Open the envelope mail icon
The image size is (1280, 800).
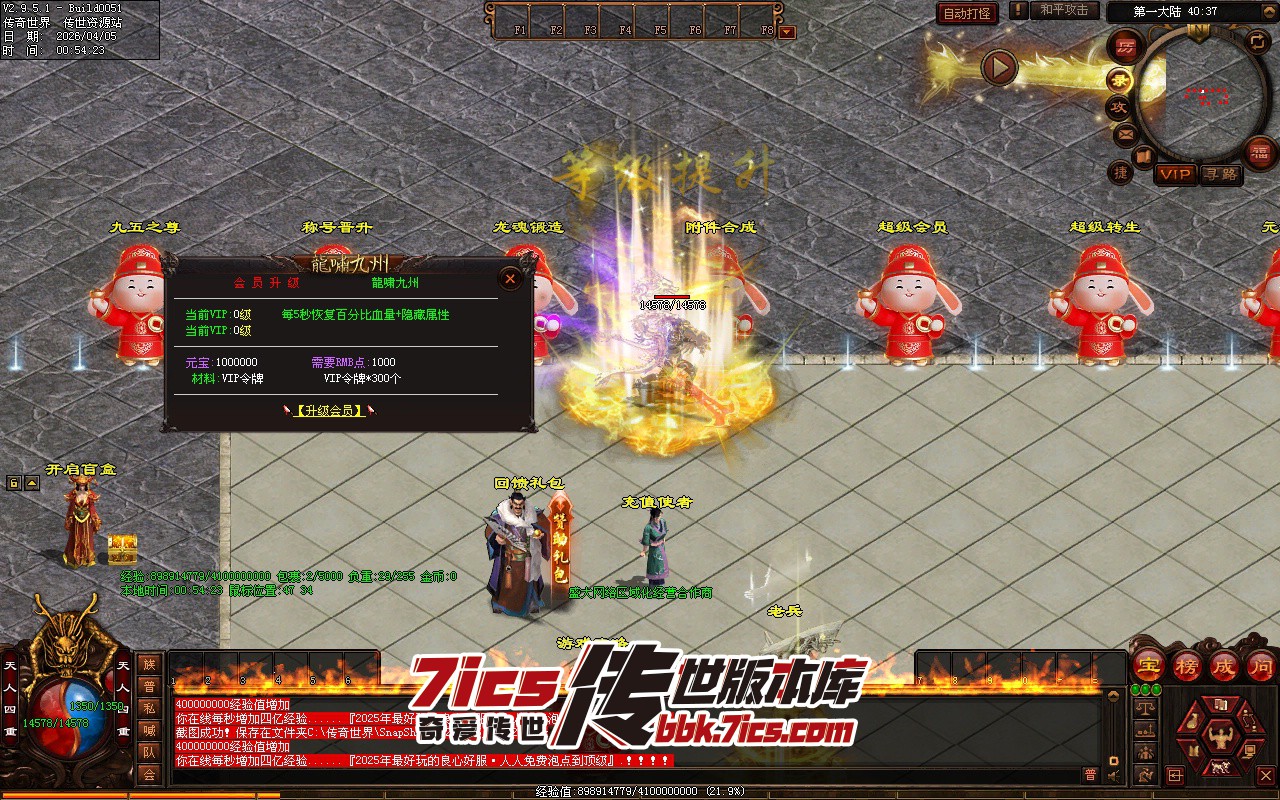point(1126,133)
